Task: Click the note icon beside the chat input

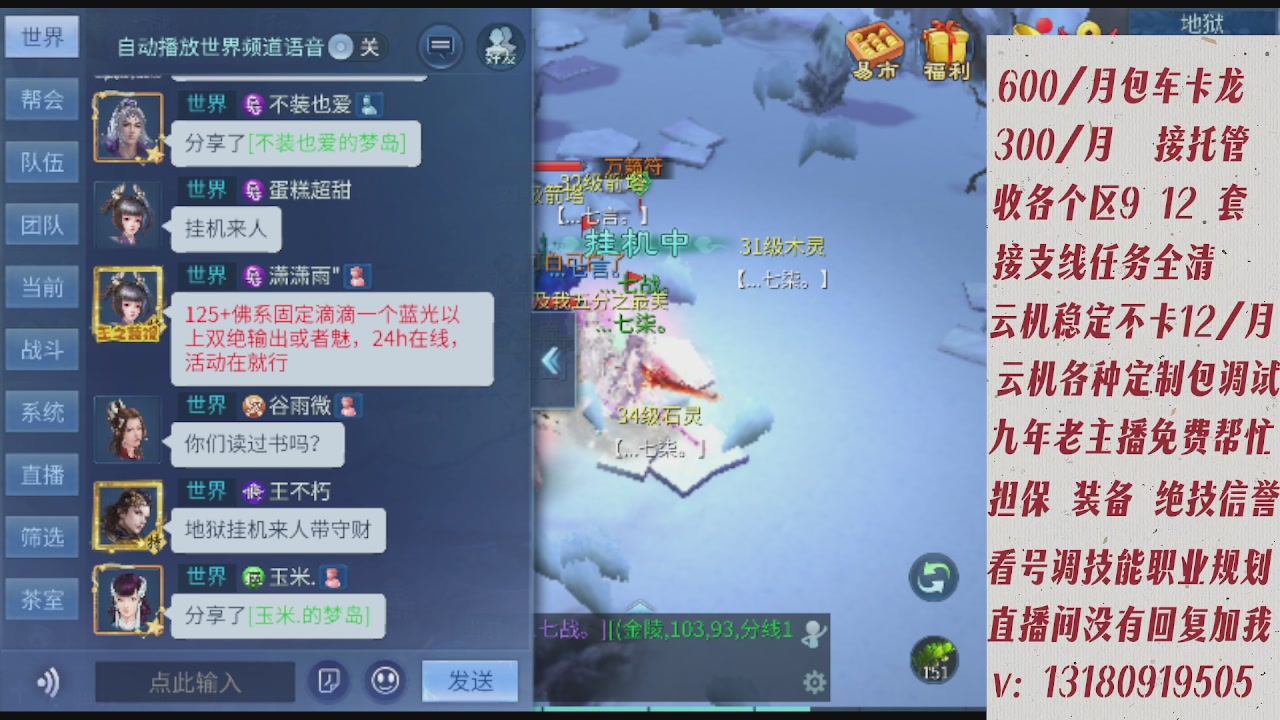Action: coord(328,681)
